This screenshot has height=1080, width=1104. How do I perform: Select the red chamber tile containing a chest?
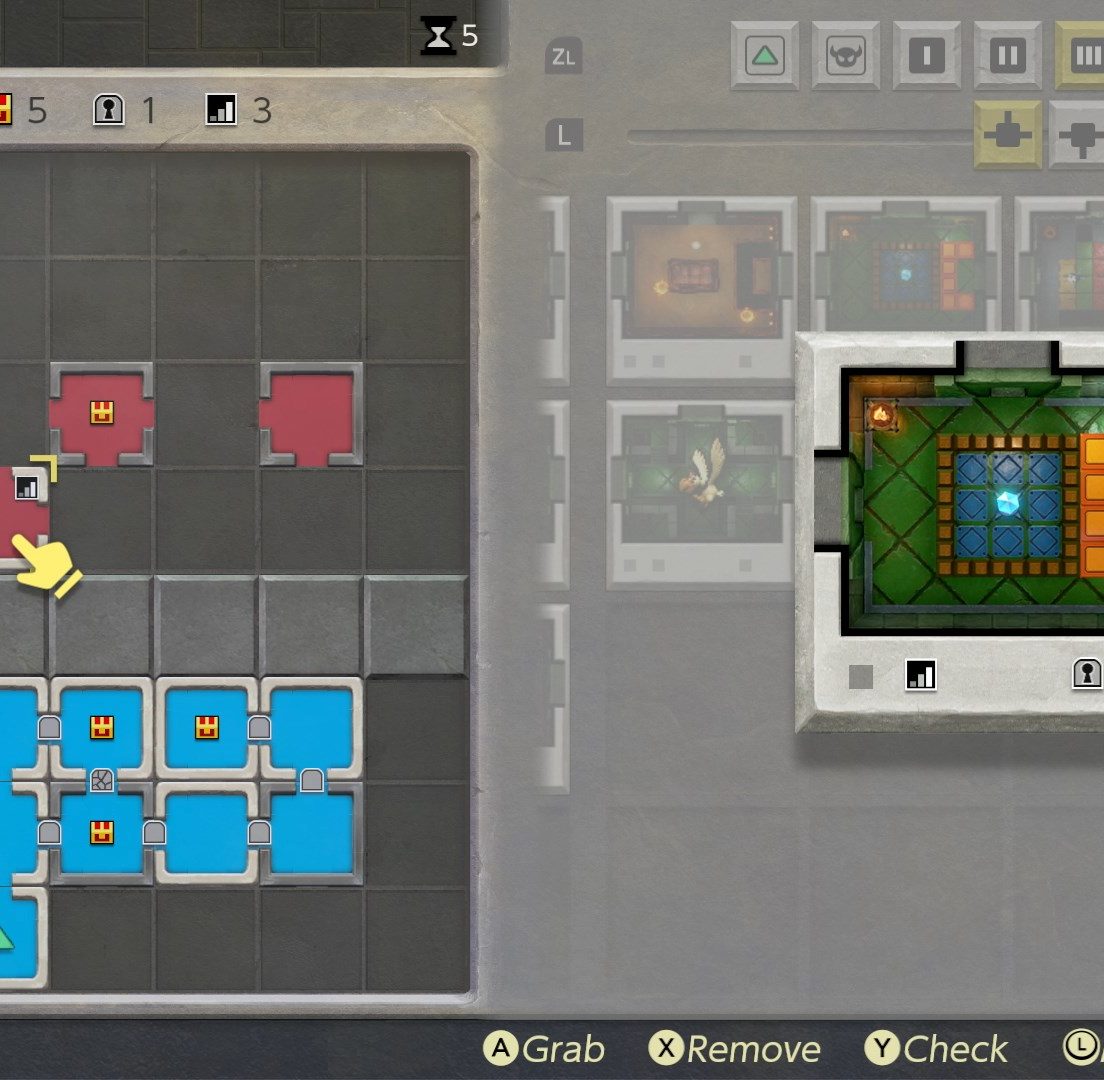101,413
